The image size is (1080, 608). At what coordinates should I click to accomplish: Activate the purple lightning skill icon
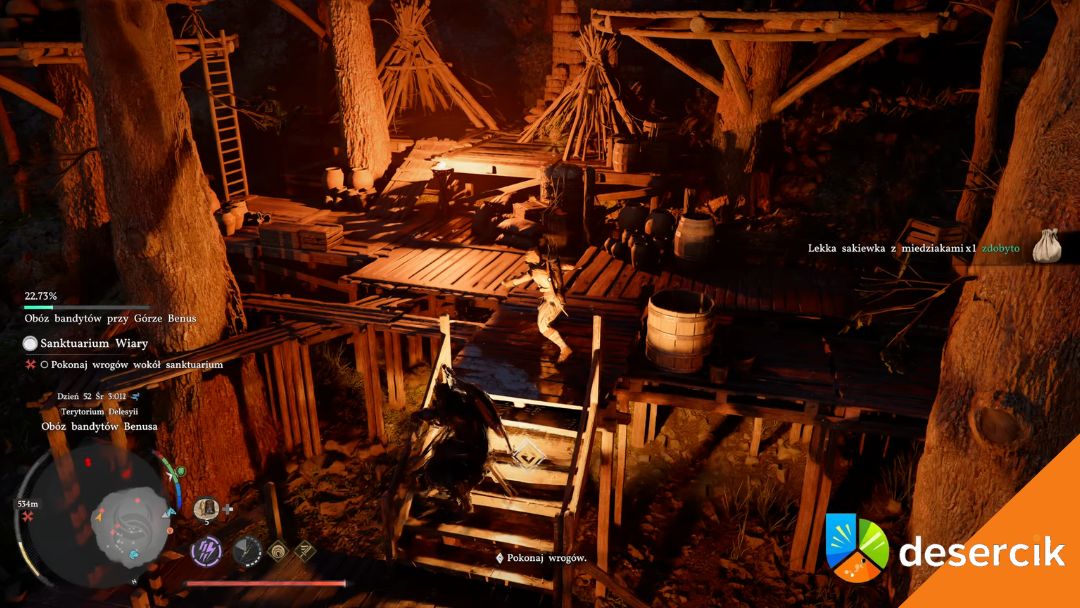[207, 549]
